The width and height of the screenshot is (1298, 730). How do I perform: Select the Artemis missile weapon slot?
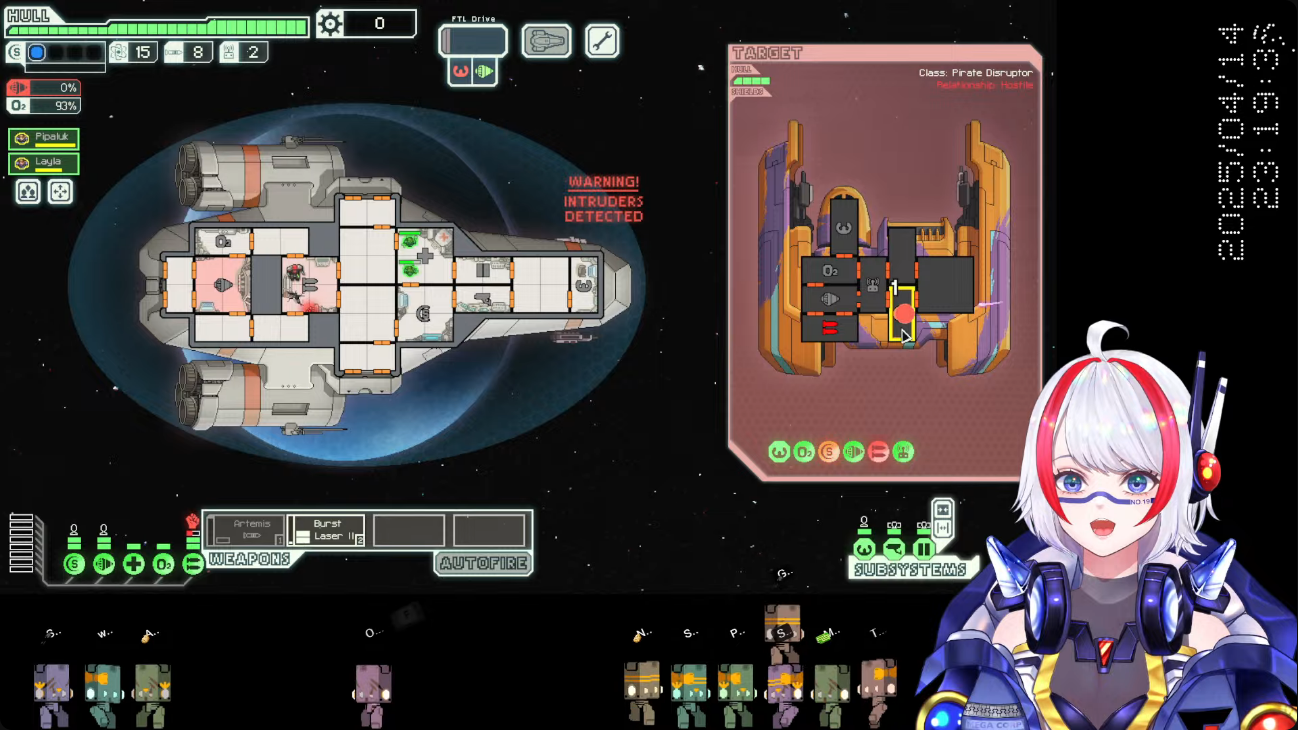(x=245, y=530)
